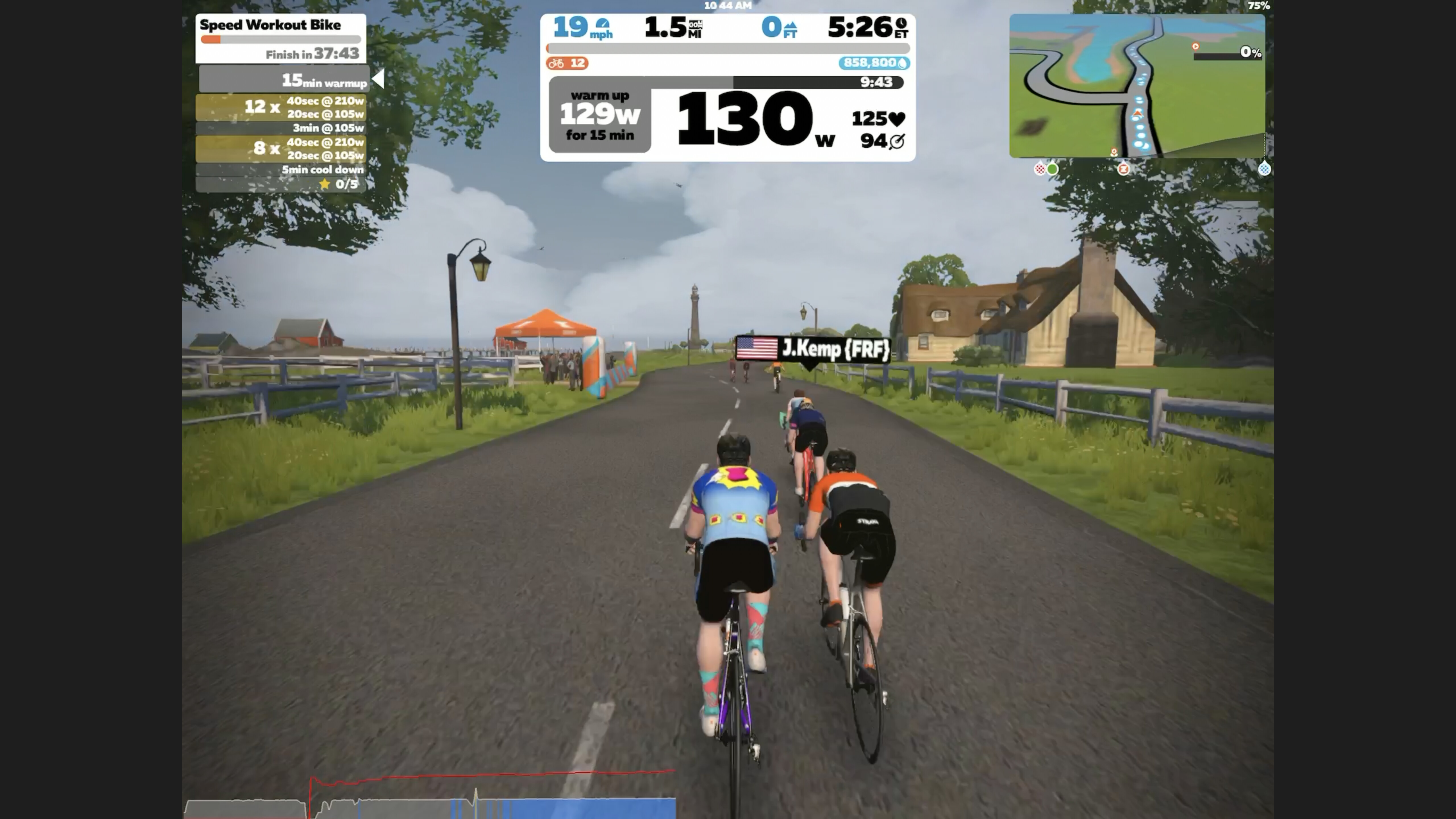1456x819 pixels.
Task: Click the Speed Workout Bike title panel
Action: coord(280,38)
